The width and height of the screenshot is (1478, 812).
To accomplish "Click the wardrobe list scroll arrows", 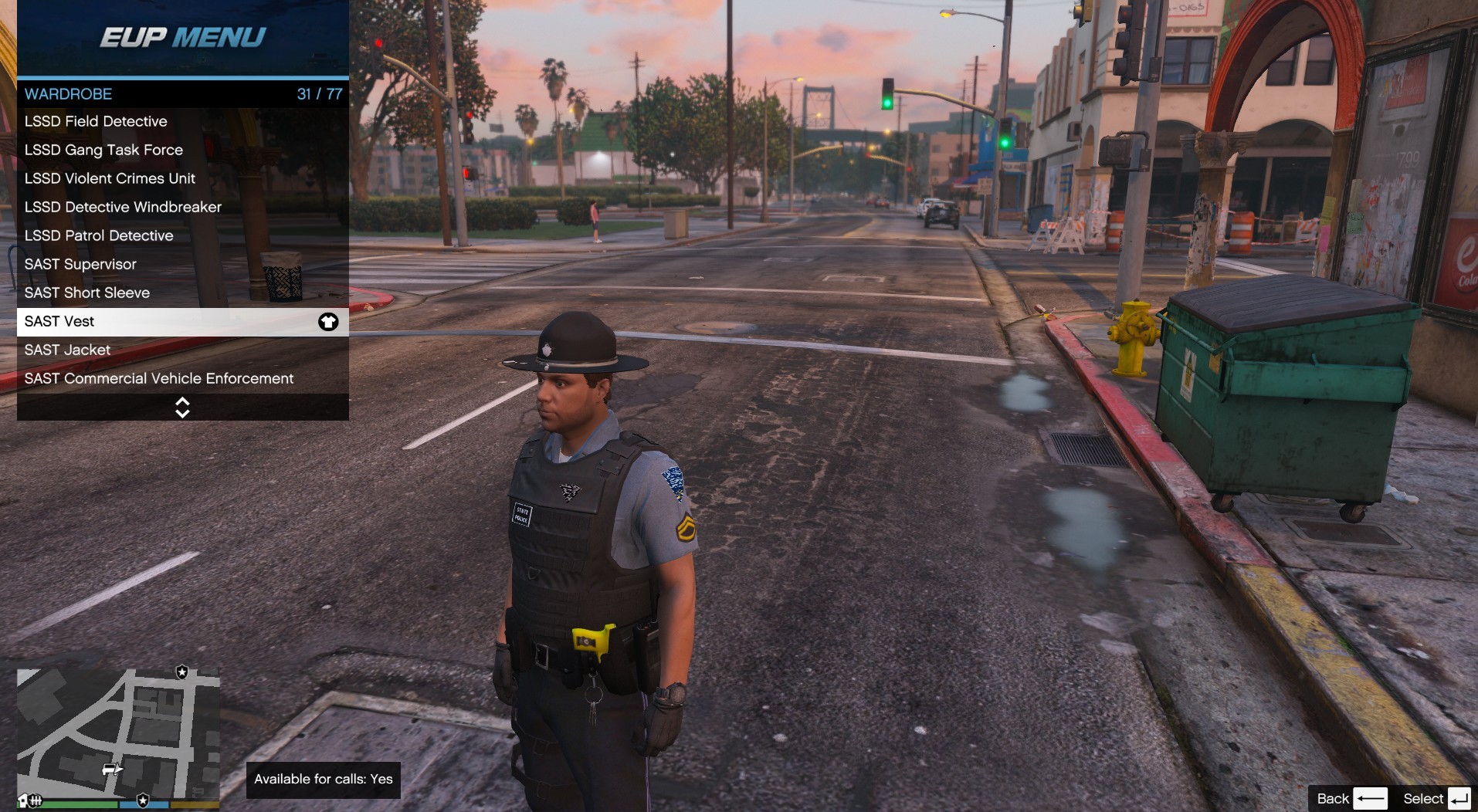I will 182,408.
